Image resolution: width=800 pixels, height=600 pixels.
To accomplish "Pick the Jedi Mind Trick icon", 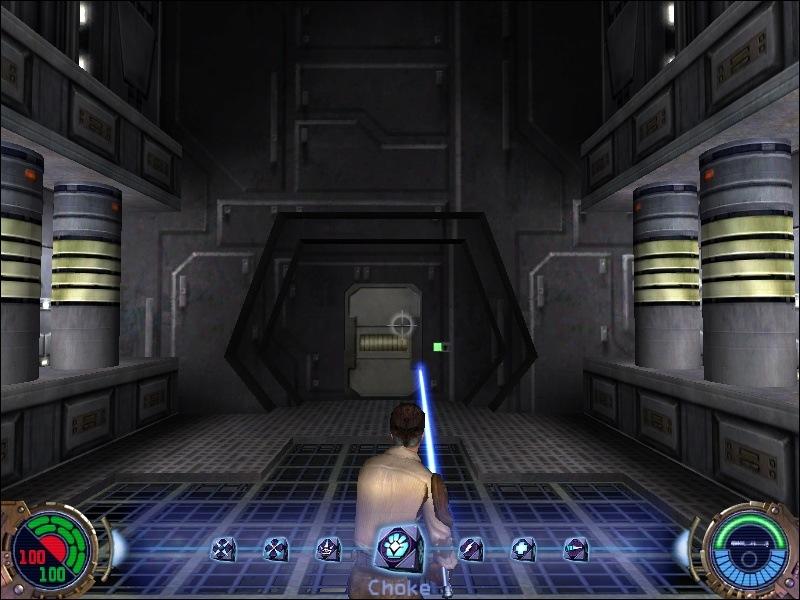I will coord(328,549).
